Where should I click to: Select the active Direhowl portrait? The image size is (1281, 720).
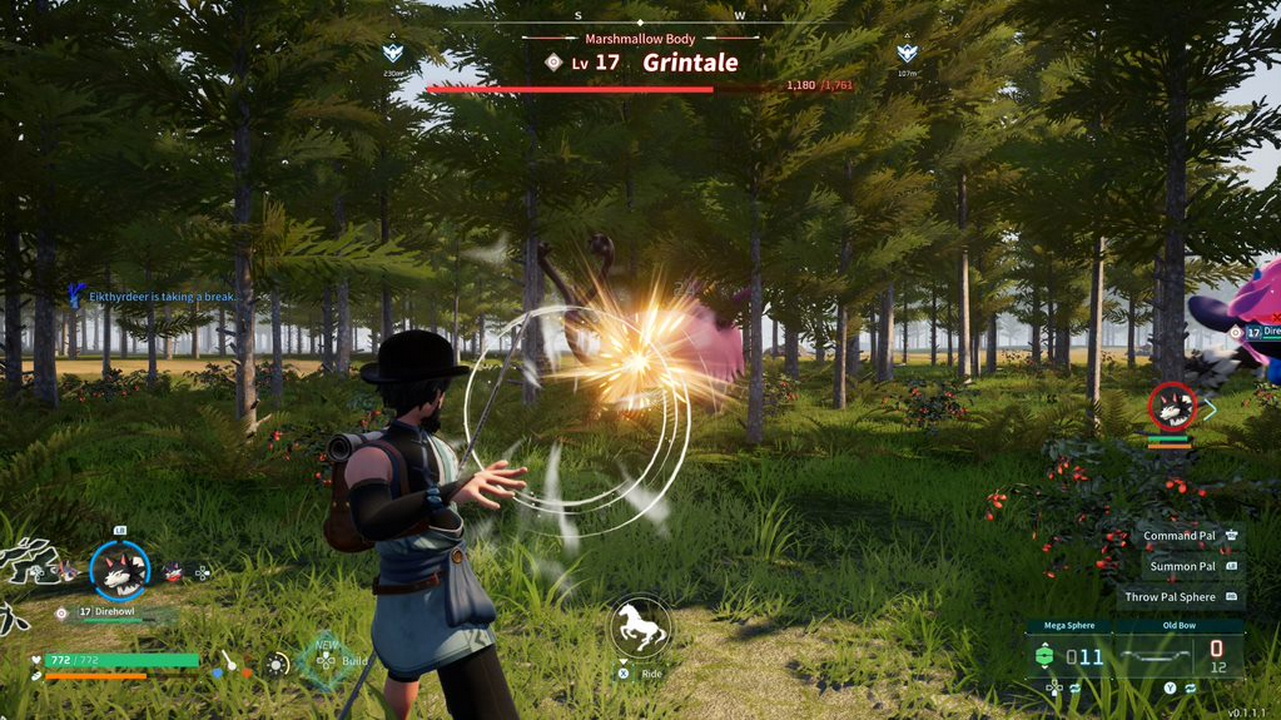point(120,571)
